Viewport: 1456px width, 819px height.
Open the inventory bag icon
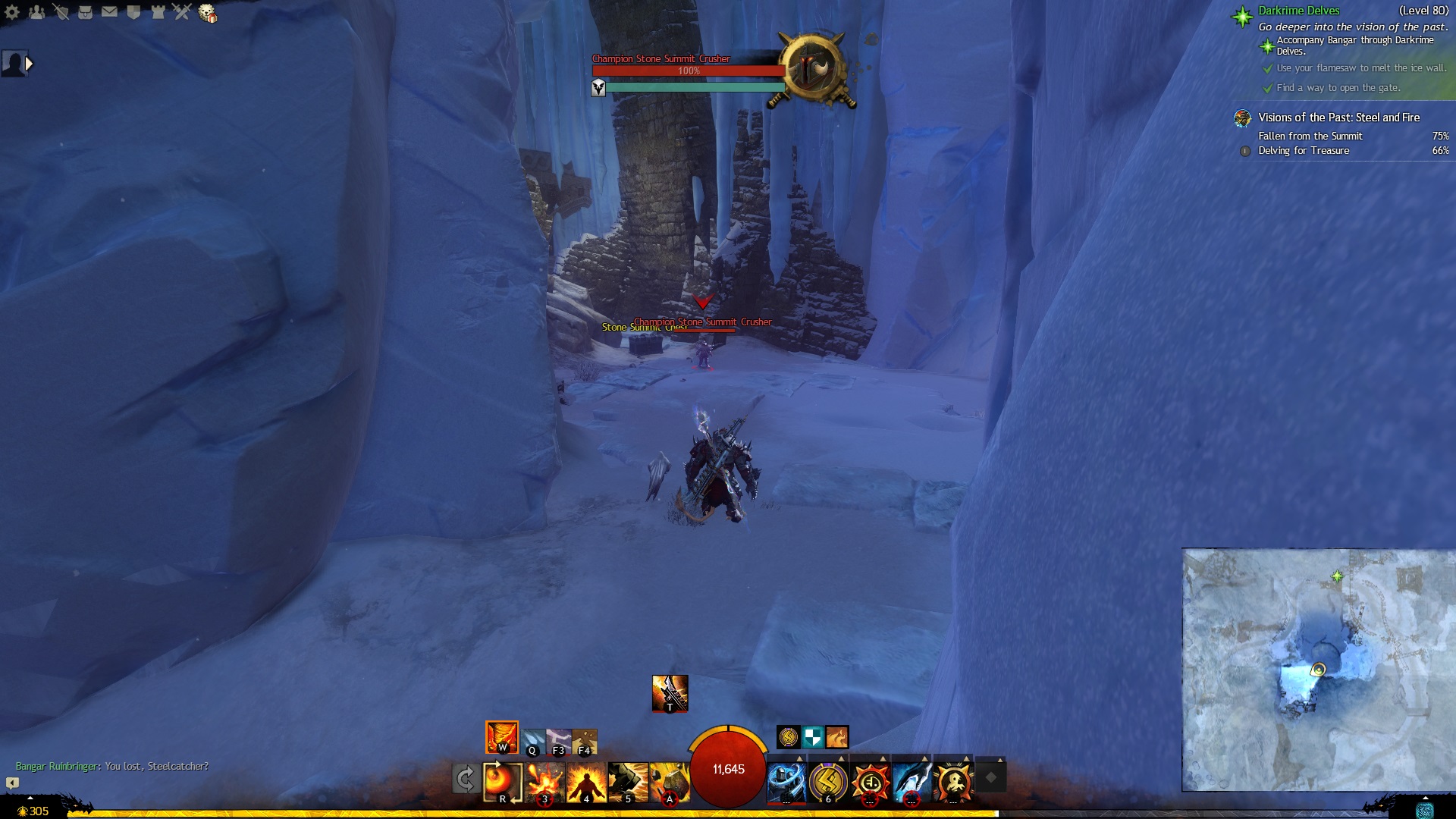pos(85,12)
